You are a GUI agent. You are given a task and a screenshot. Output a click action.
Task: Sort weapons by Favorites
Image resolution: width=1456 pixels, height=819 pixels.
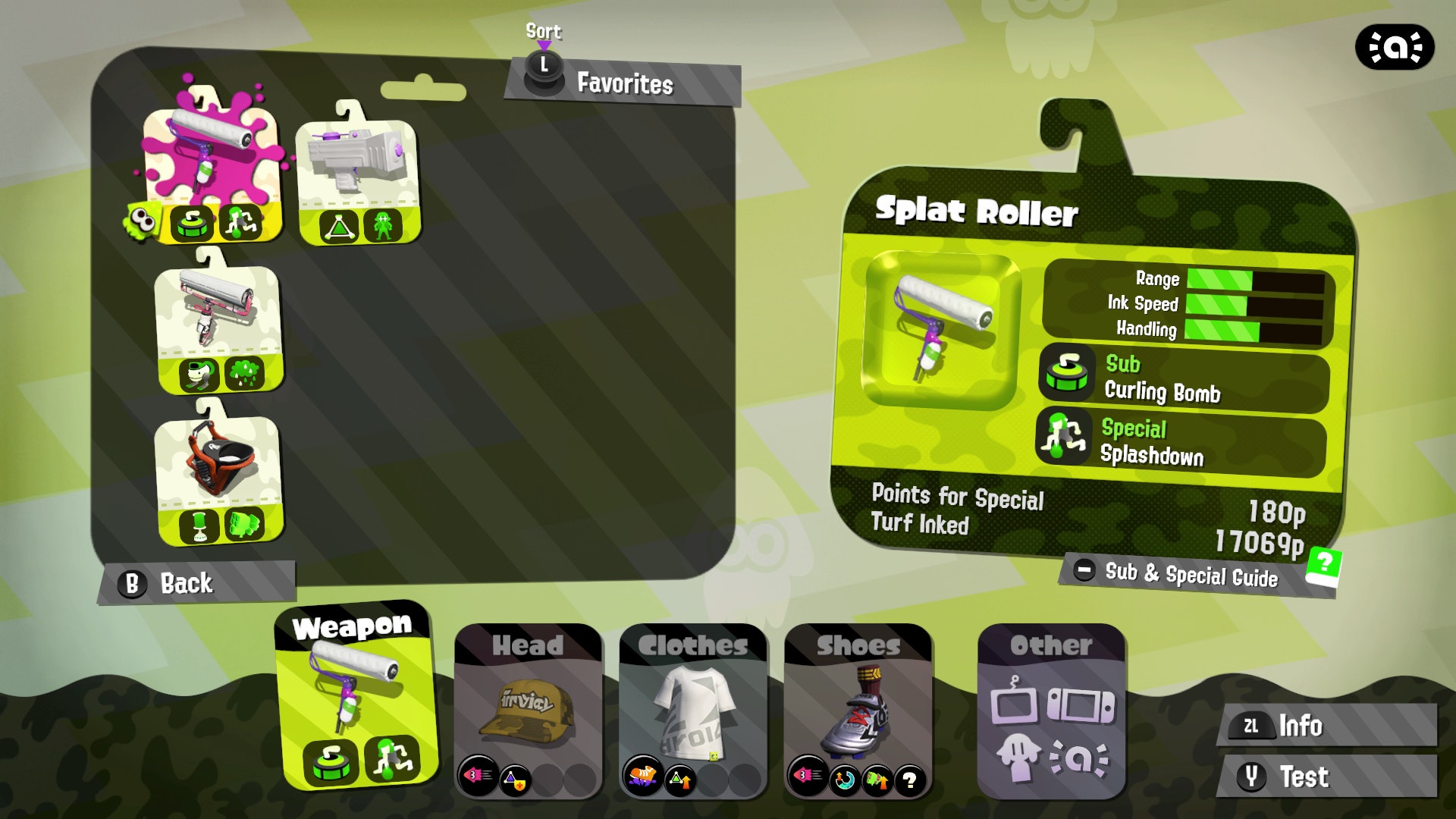pos(622,82)
